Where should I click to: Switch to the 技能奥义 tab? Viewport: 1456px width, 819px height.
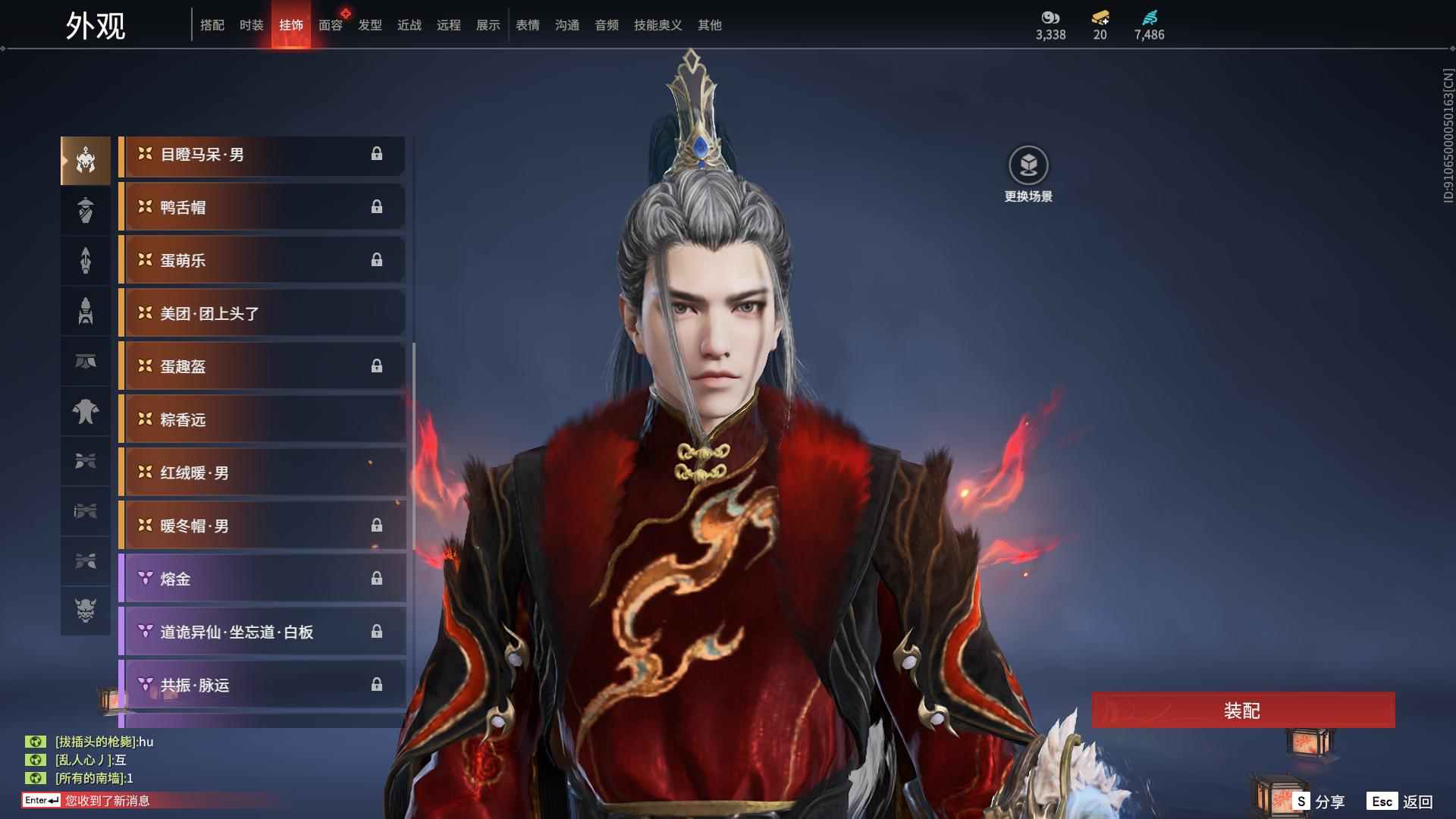657,24
